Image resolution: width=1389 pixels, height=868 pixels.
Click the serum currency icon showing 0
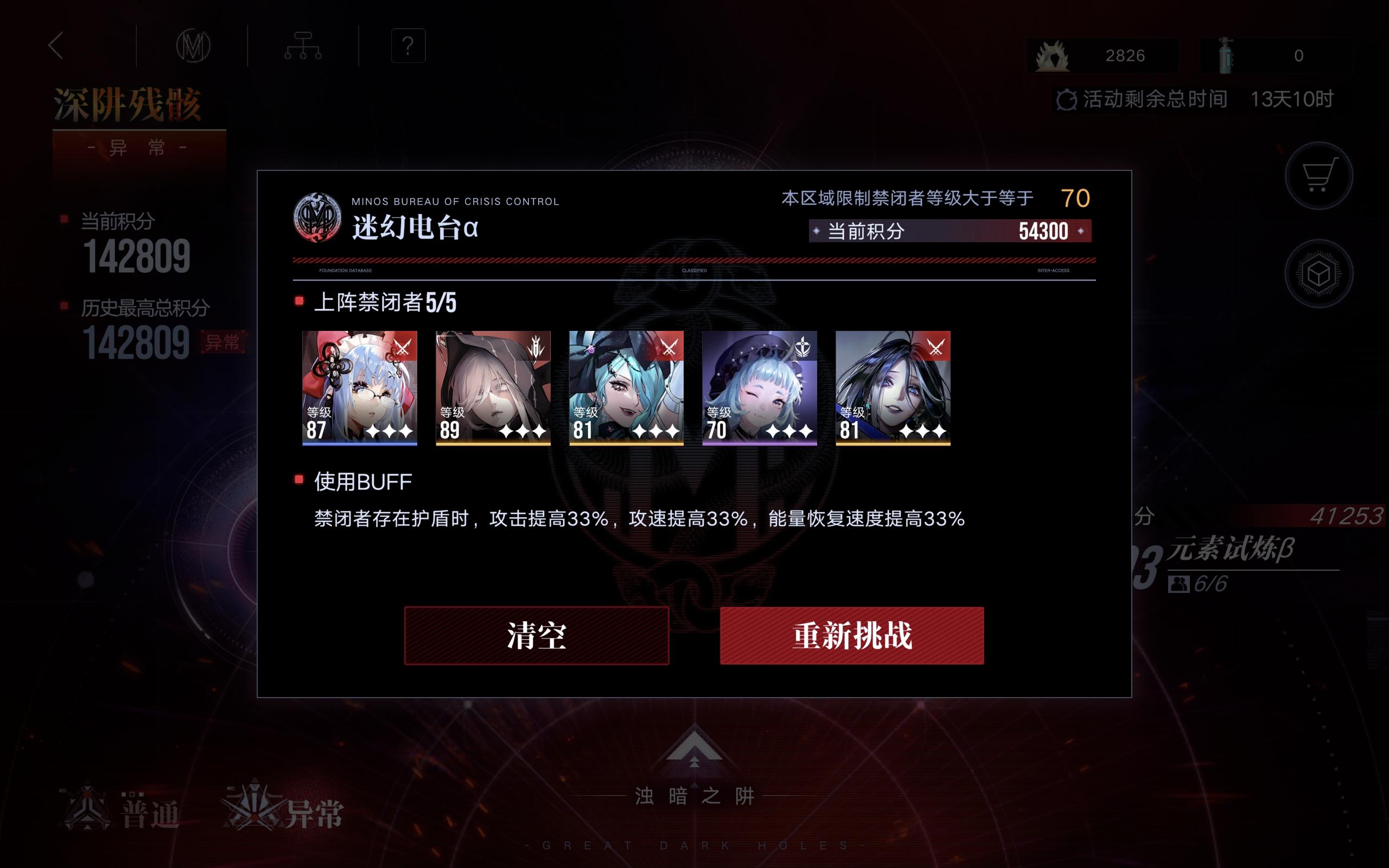(x=1225, y=55)
